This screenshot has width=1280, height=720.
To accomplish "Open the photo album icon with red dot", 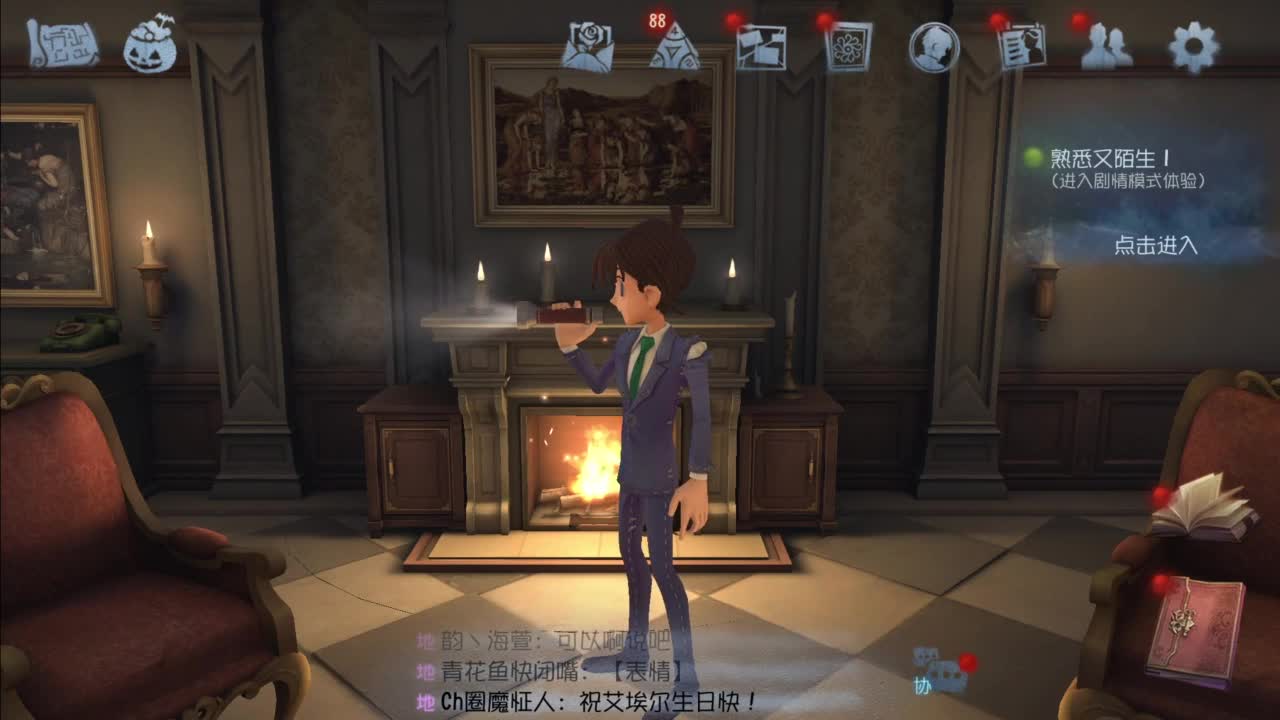I will pyautogui.click(x=763, y=45).
